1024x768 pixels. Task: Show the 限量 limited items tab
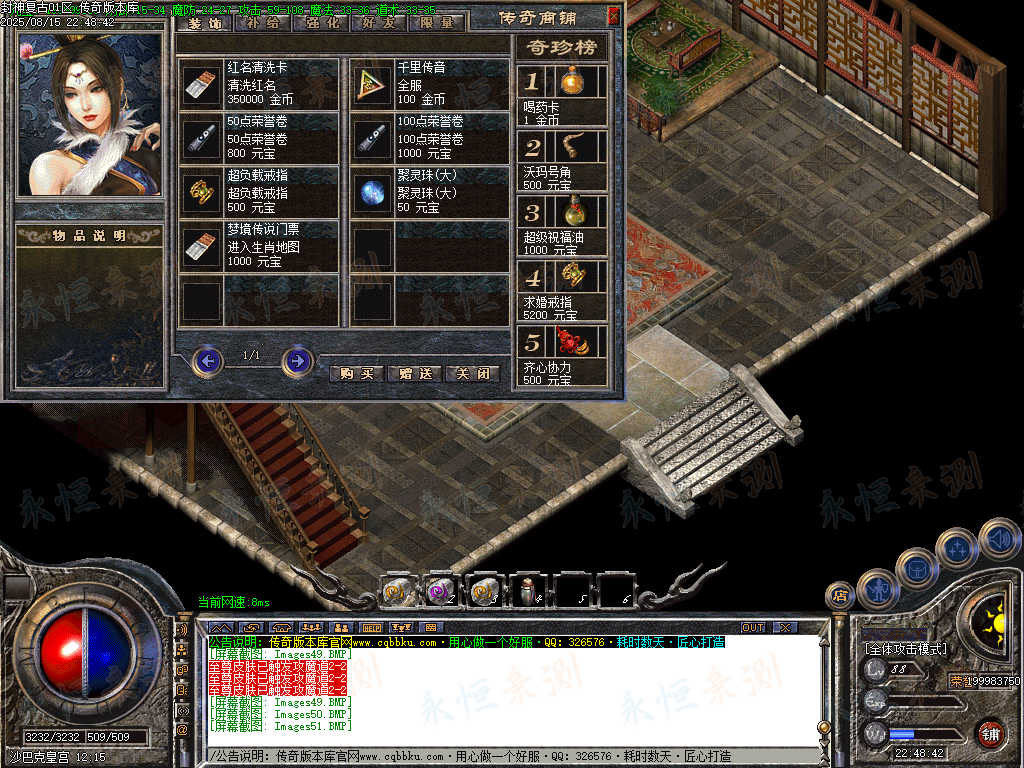[437, 22]
